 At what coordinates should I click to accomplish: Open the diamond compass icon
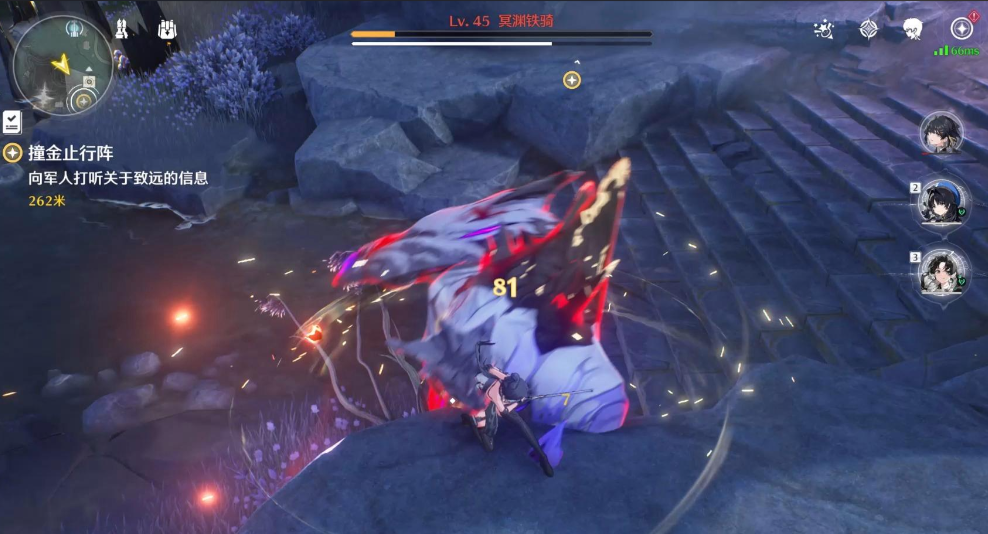click(x=869, y=29)
